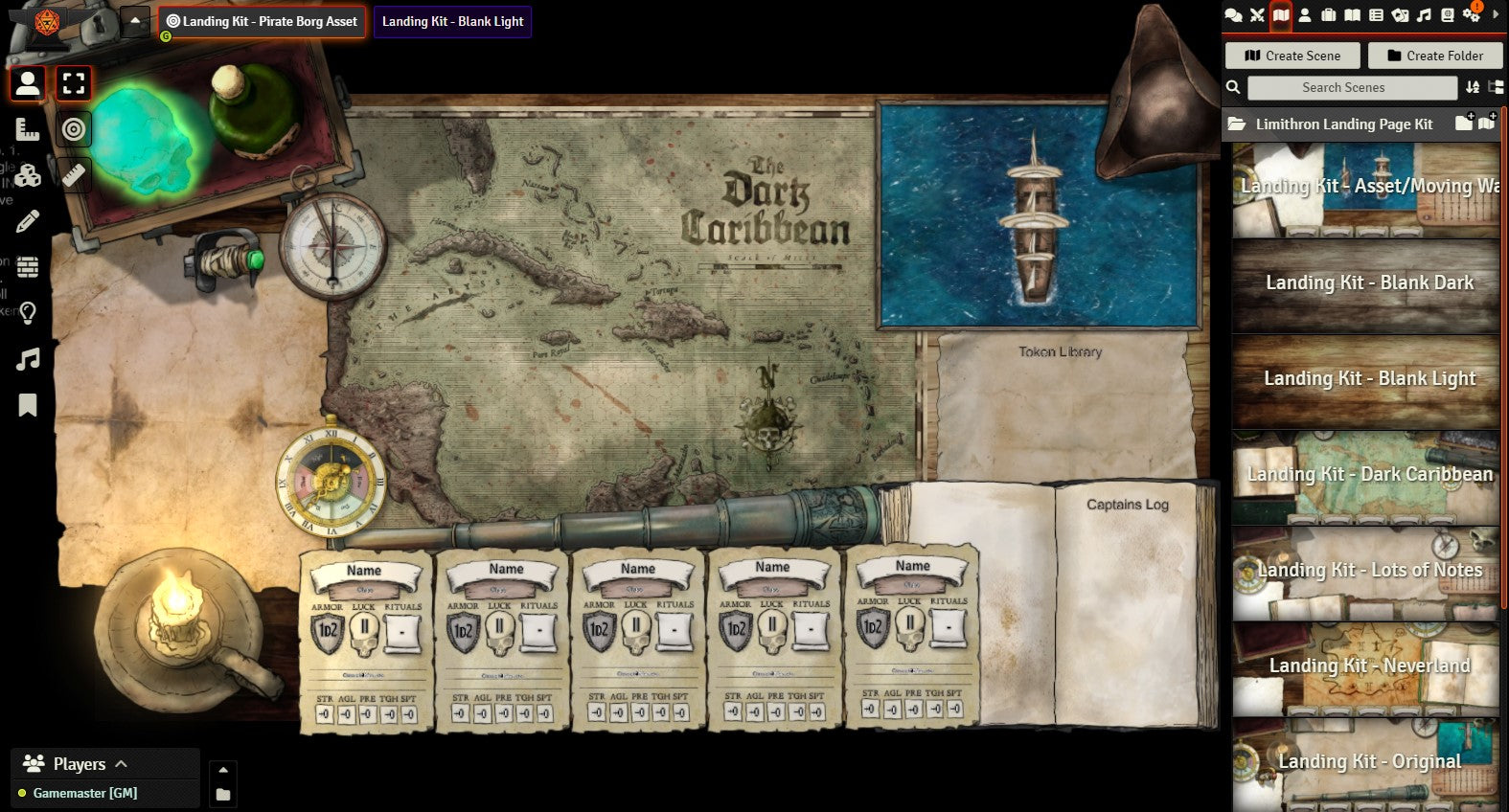
Task: Open the chat log sidebar tab
Action: pos(1234,15)
